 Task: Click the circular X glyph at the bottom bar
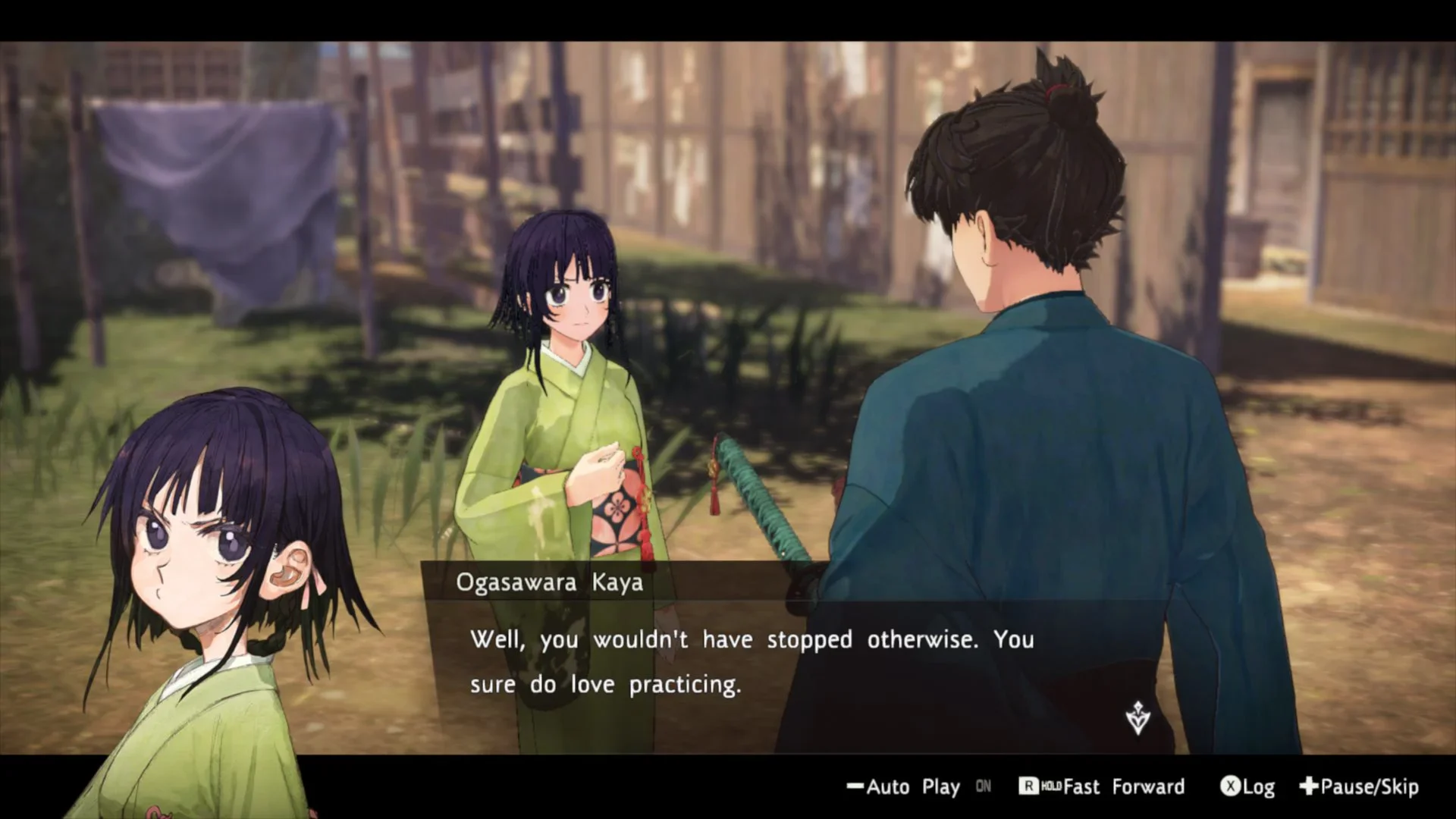click(1230, 787)
